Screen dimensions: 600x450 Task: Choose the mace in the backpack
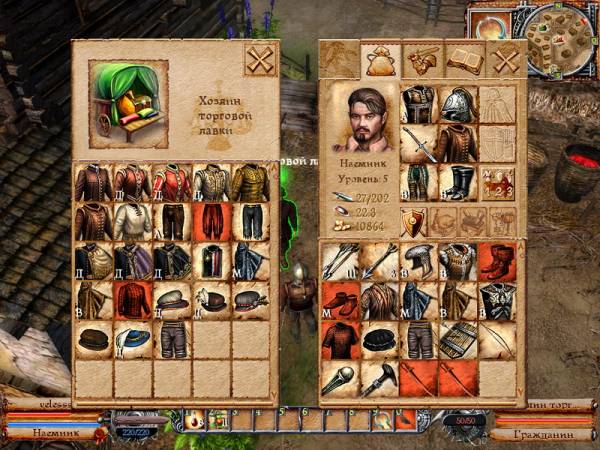click(x=340, y=378)
